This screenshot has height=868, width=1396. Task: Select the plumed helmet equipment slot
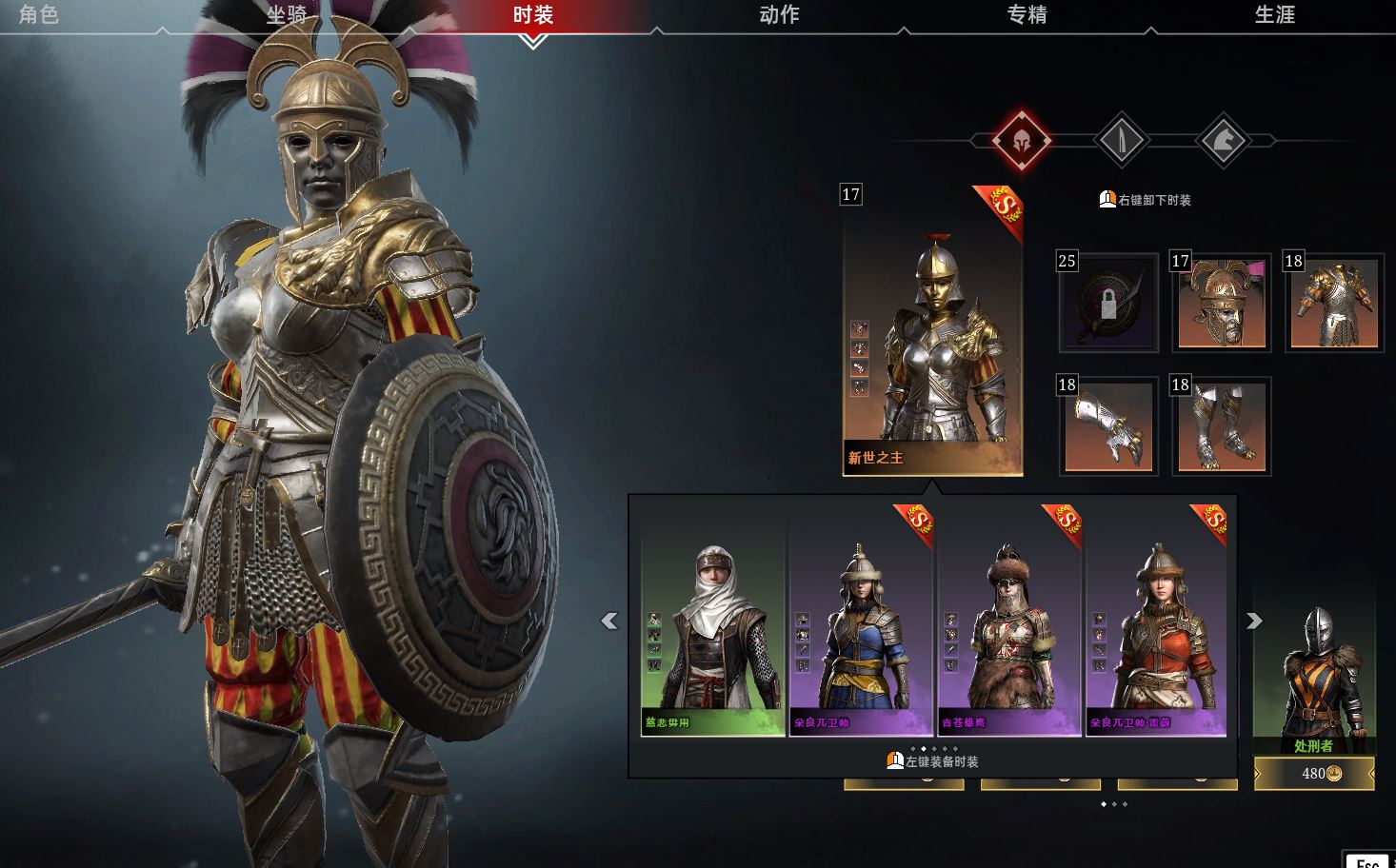(x=1222, y=303)
